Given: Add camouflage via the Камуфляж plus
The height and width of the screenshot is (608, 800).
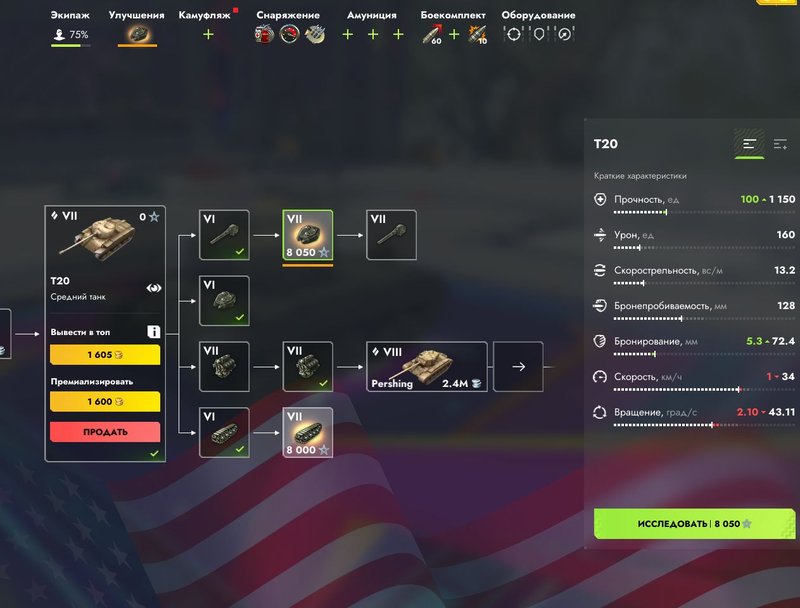Looking at the screenshot, I should pyautogui.click(x=208, y=34).
